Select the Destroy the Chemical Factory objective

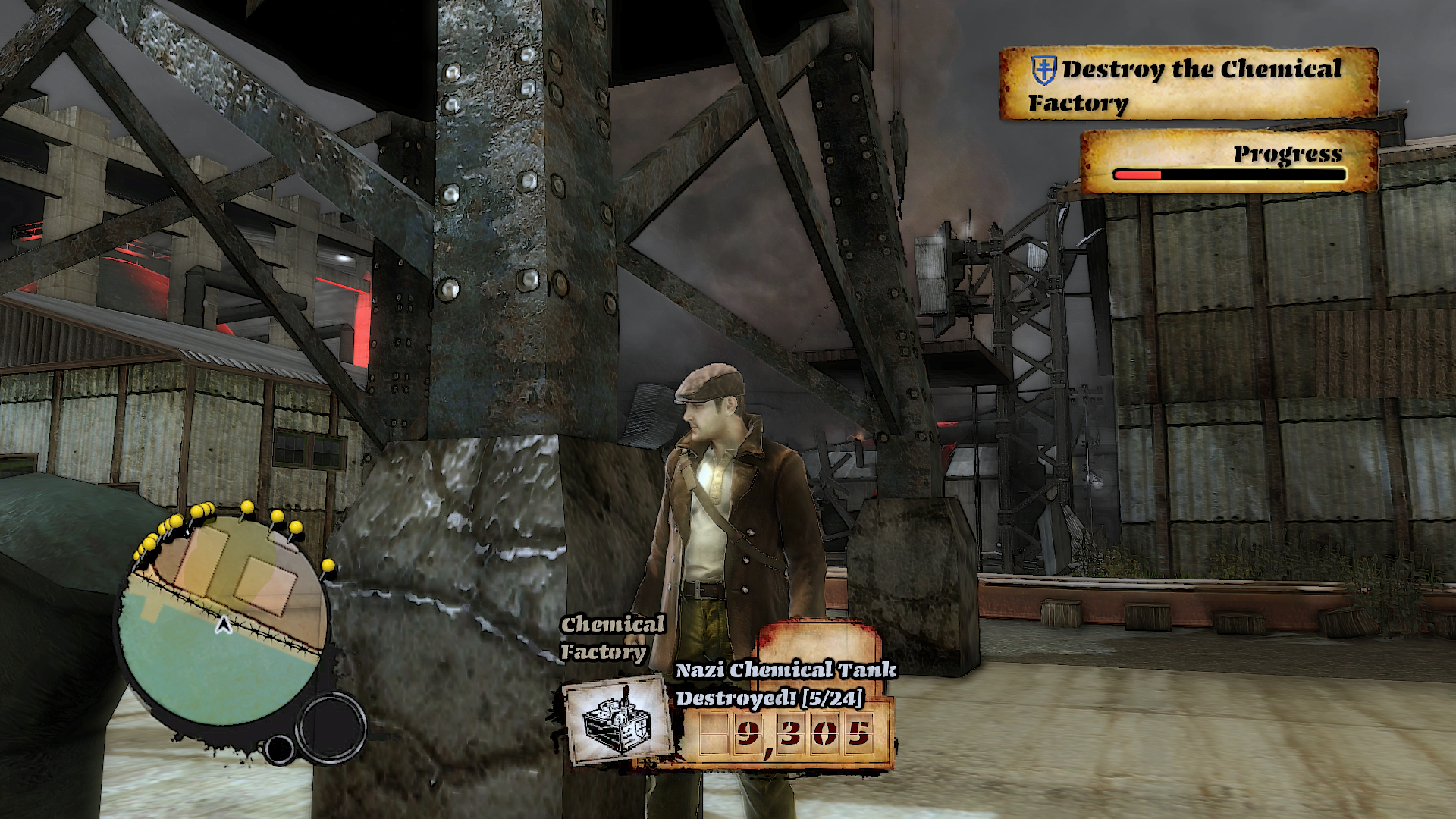[x=1188, y=84]
